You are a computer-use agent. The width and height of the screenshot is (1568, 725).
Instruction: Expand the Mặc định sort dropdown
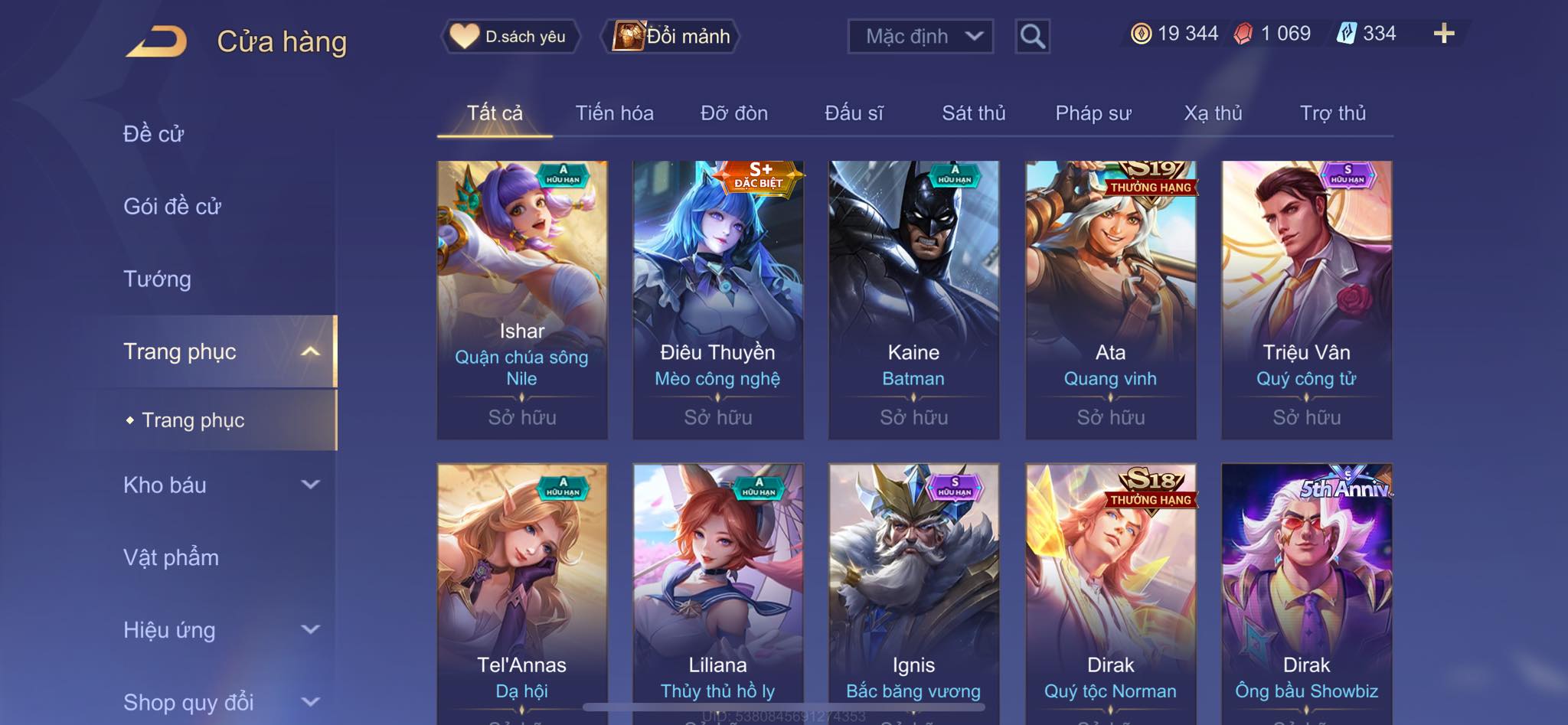pos(920,36)
